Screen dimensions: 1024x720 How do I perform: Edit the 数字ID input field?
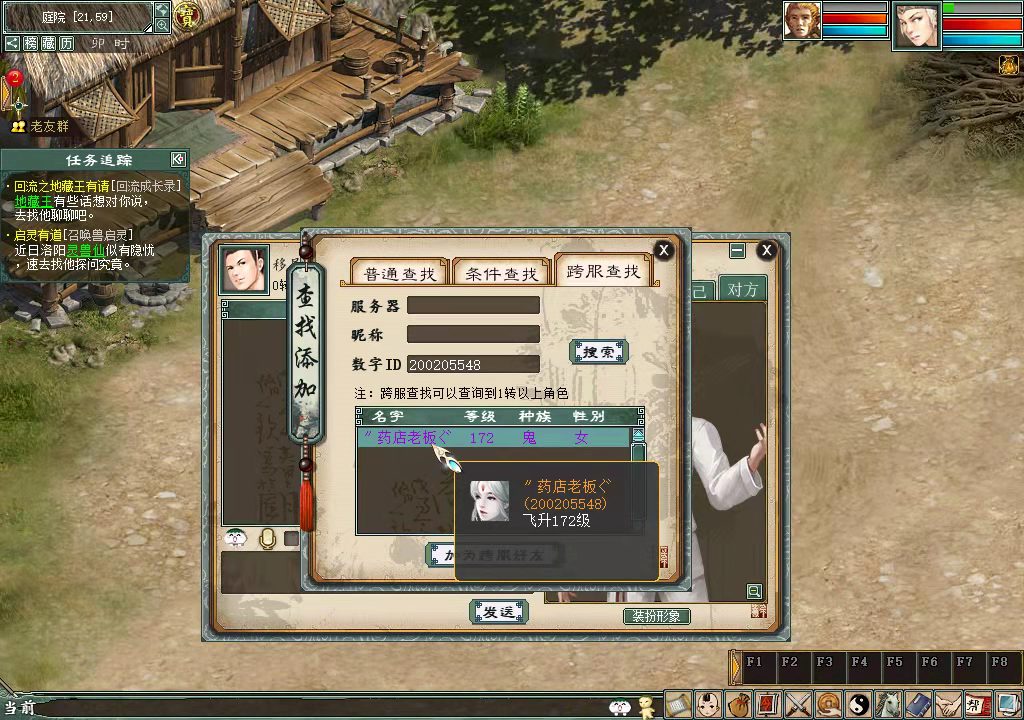tap(473, 364)
